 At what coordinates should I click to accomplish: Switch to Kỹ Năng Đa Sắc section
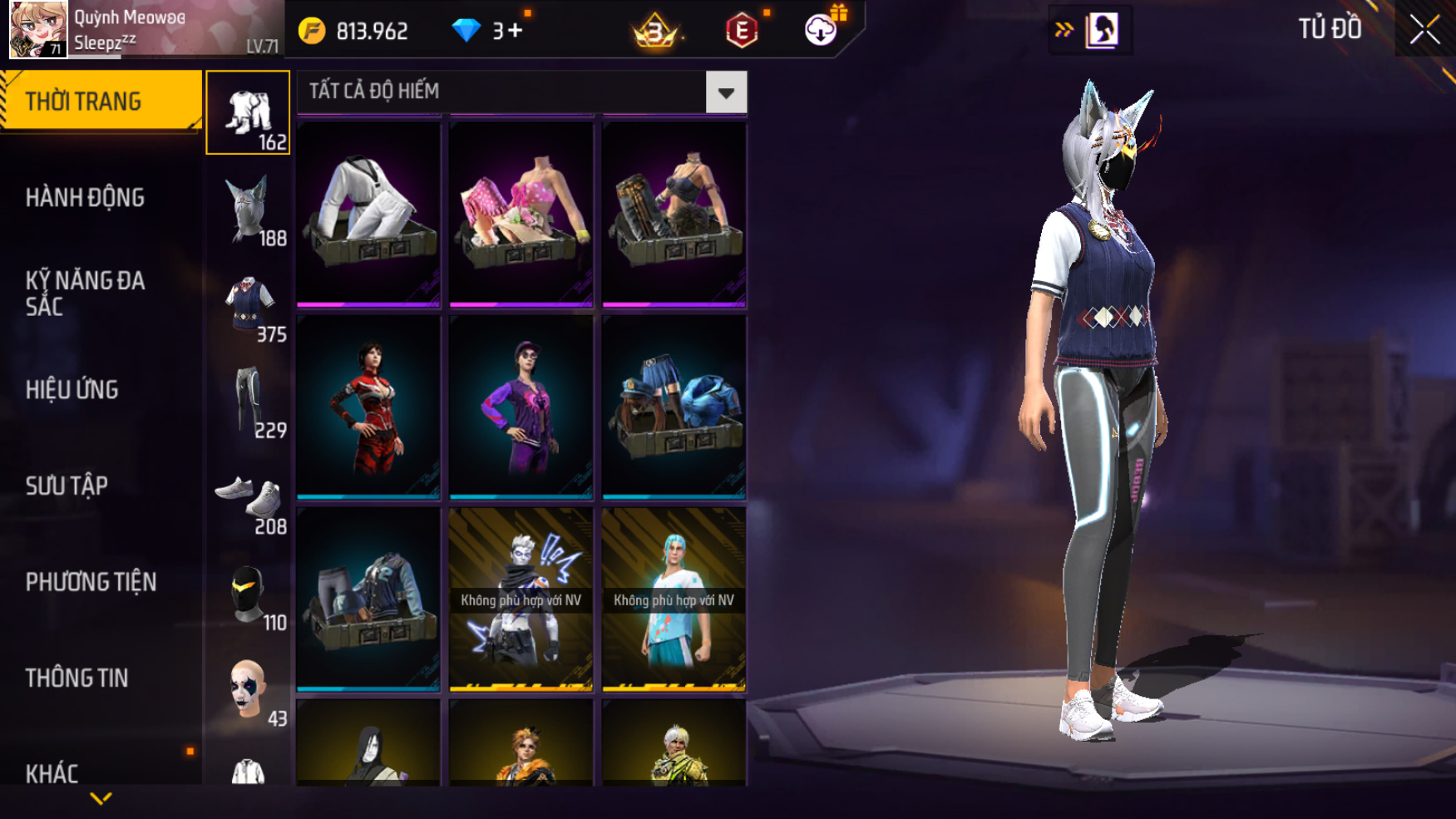[x=85, y=294]
